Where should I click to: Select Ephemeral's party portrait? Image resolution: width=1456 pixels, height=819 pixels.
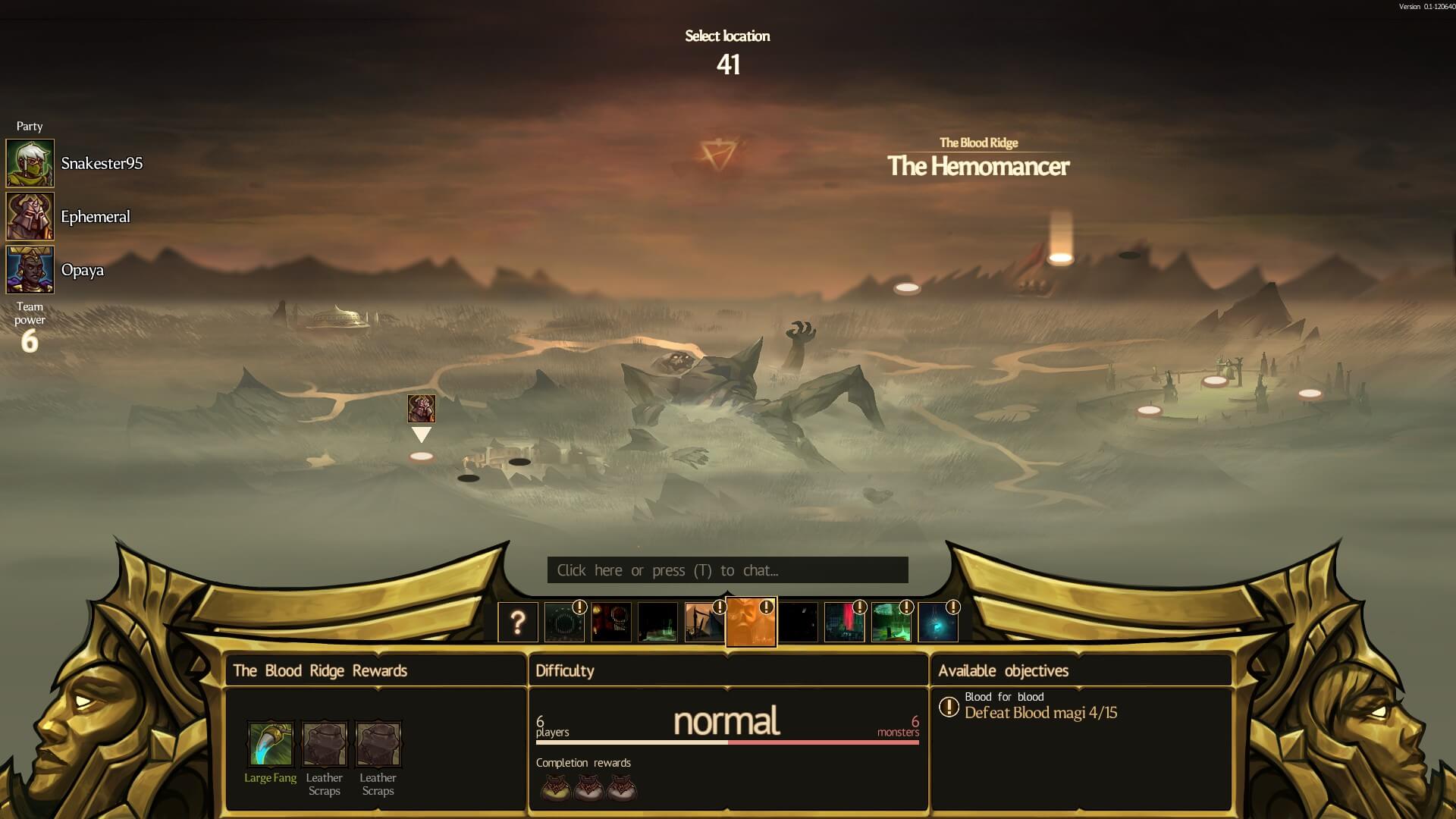click(30, 216)
